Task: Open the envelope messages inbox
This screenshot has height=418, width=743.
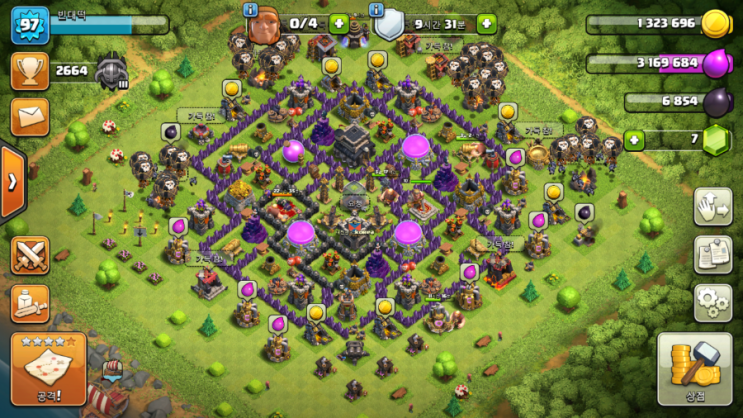Action: tap(30, 116)
